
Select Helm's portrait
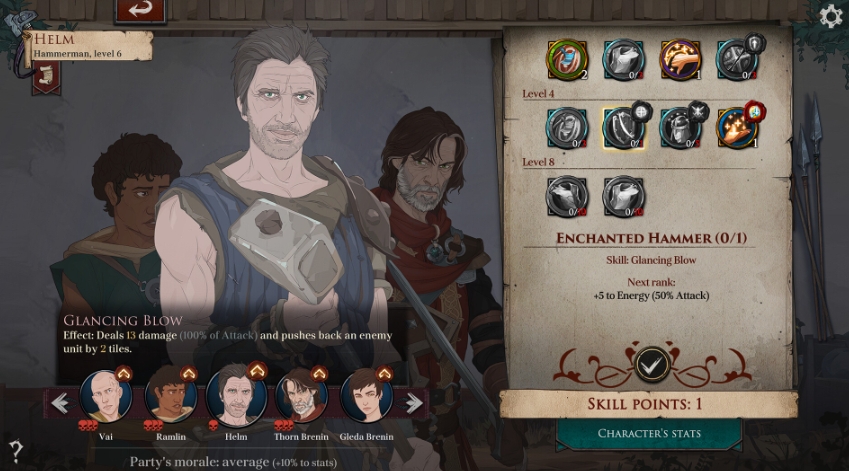click(x=236, y=397)
